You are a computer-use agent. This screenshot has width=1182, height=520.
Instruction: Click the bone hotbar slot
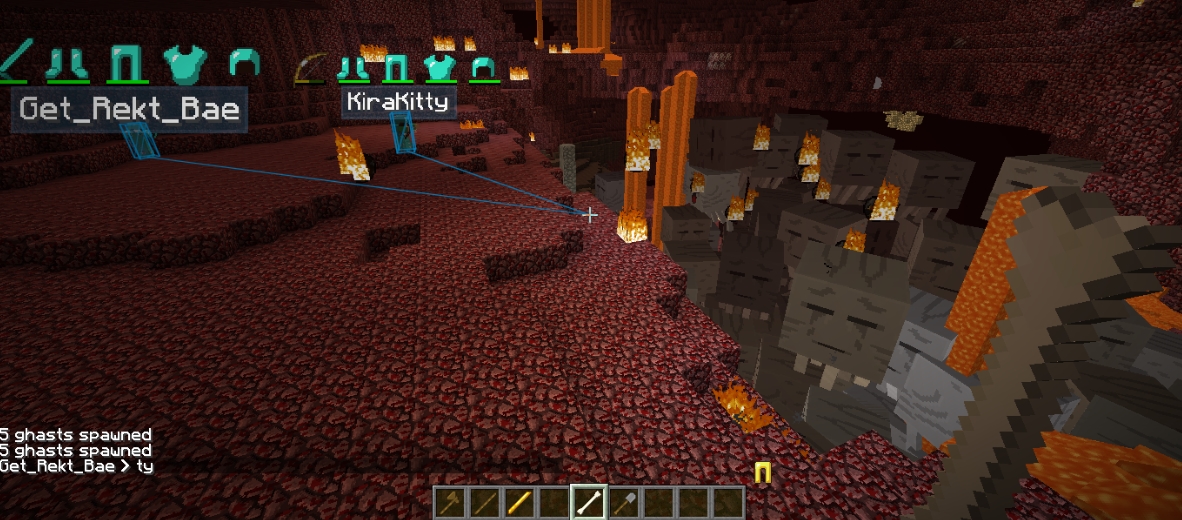click(589, 502)
